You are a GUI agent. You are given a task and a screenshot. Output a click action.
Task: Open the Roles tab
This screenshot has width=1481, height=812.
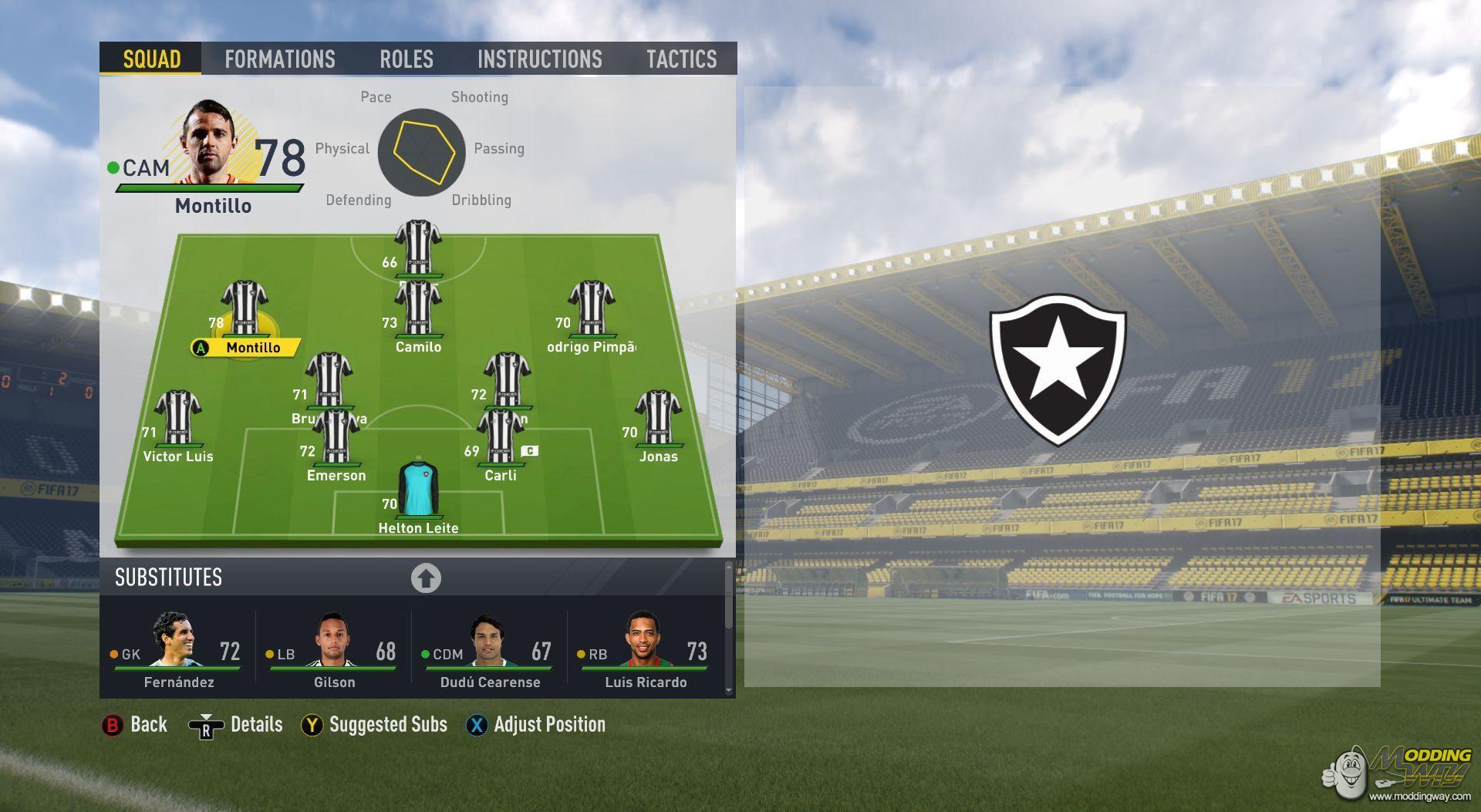[x=406, y=59]
